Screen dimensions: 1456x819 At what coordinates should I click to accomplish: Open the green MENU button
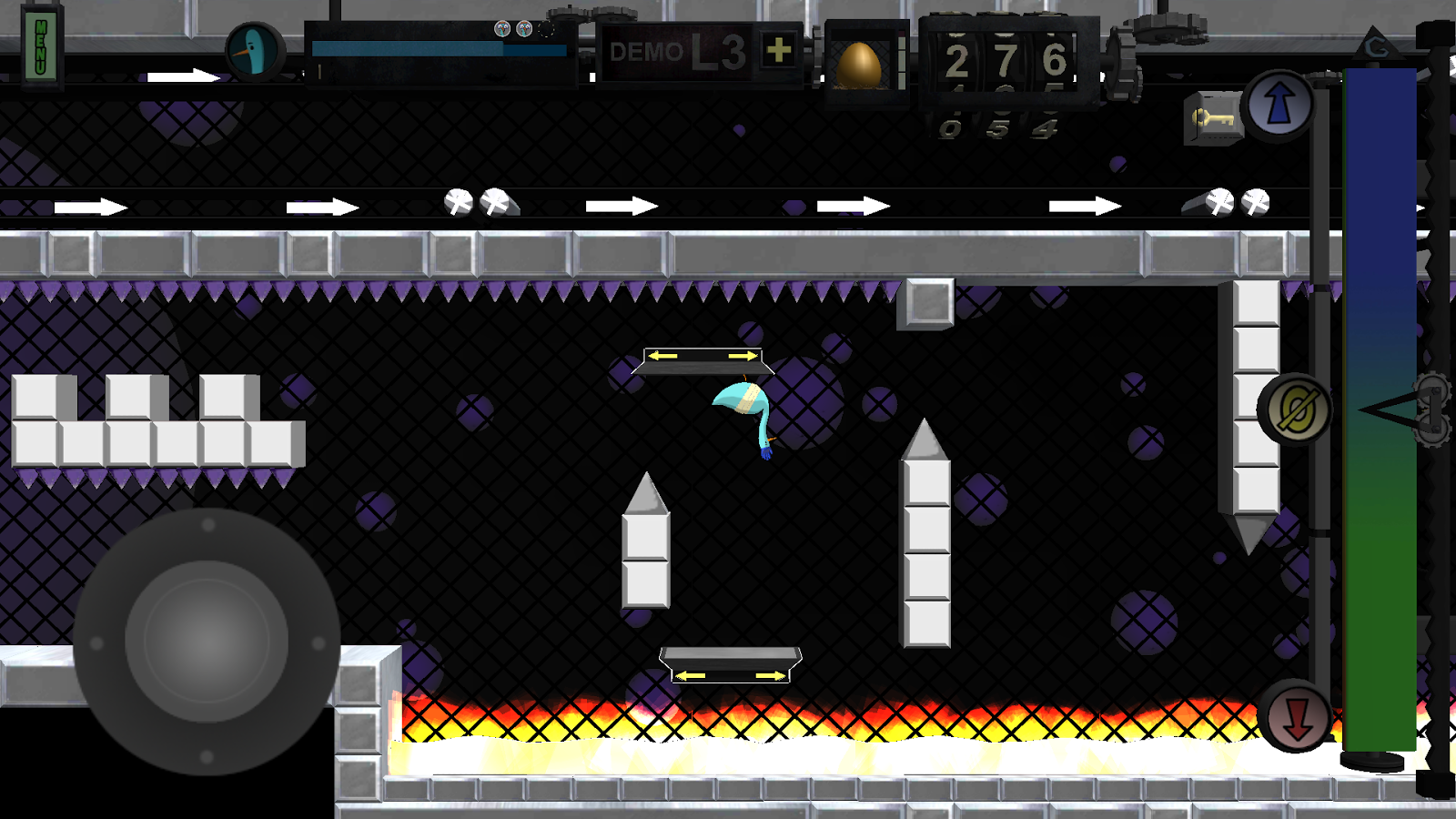40,46
